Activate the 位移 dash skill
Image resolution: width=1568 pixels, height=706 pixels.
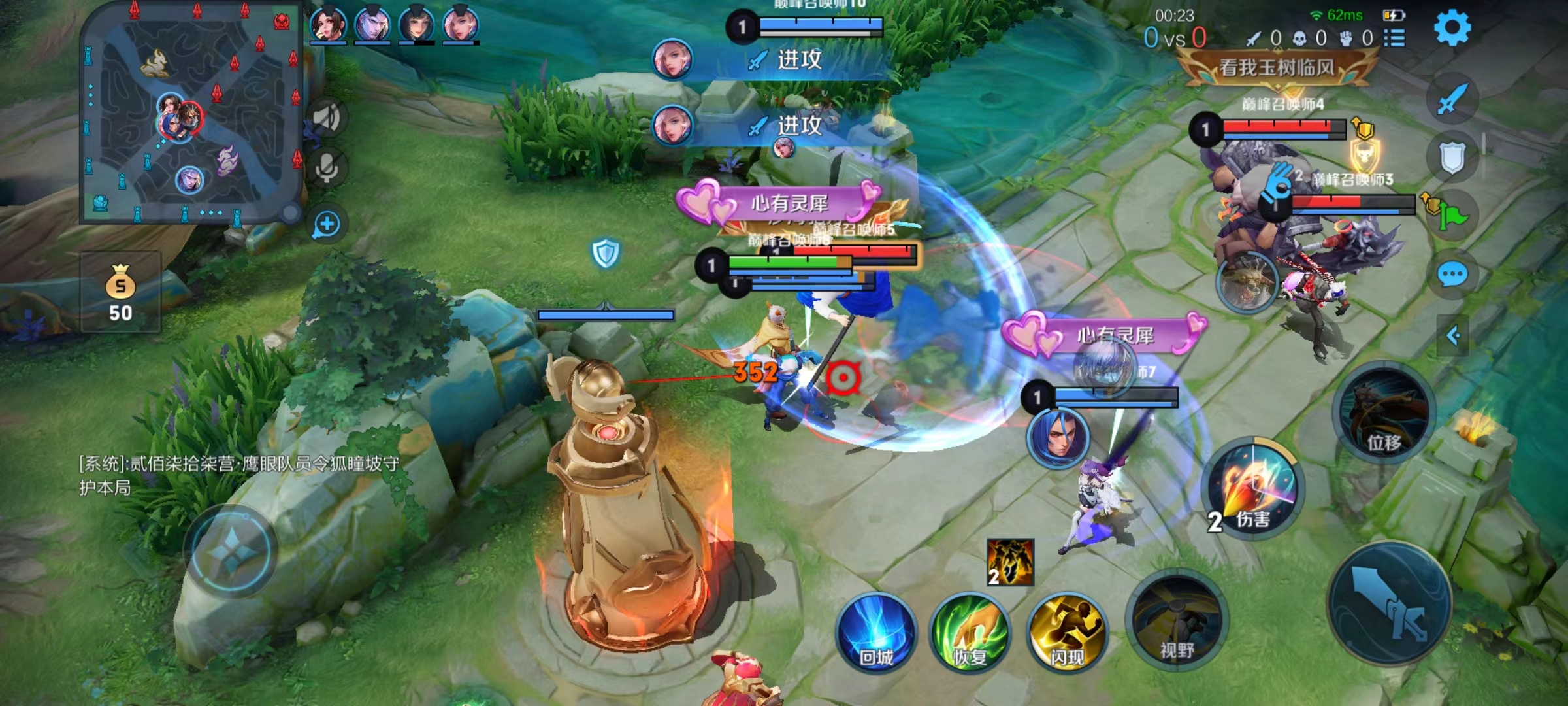tap(1384, 413)
